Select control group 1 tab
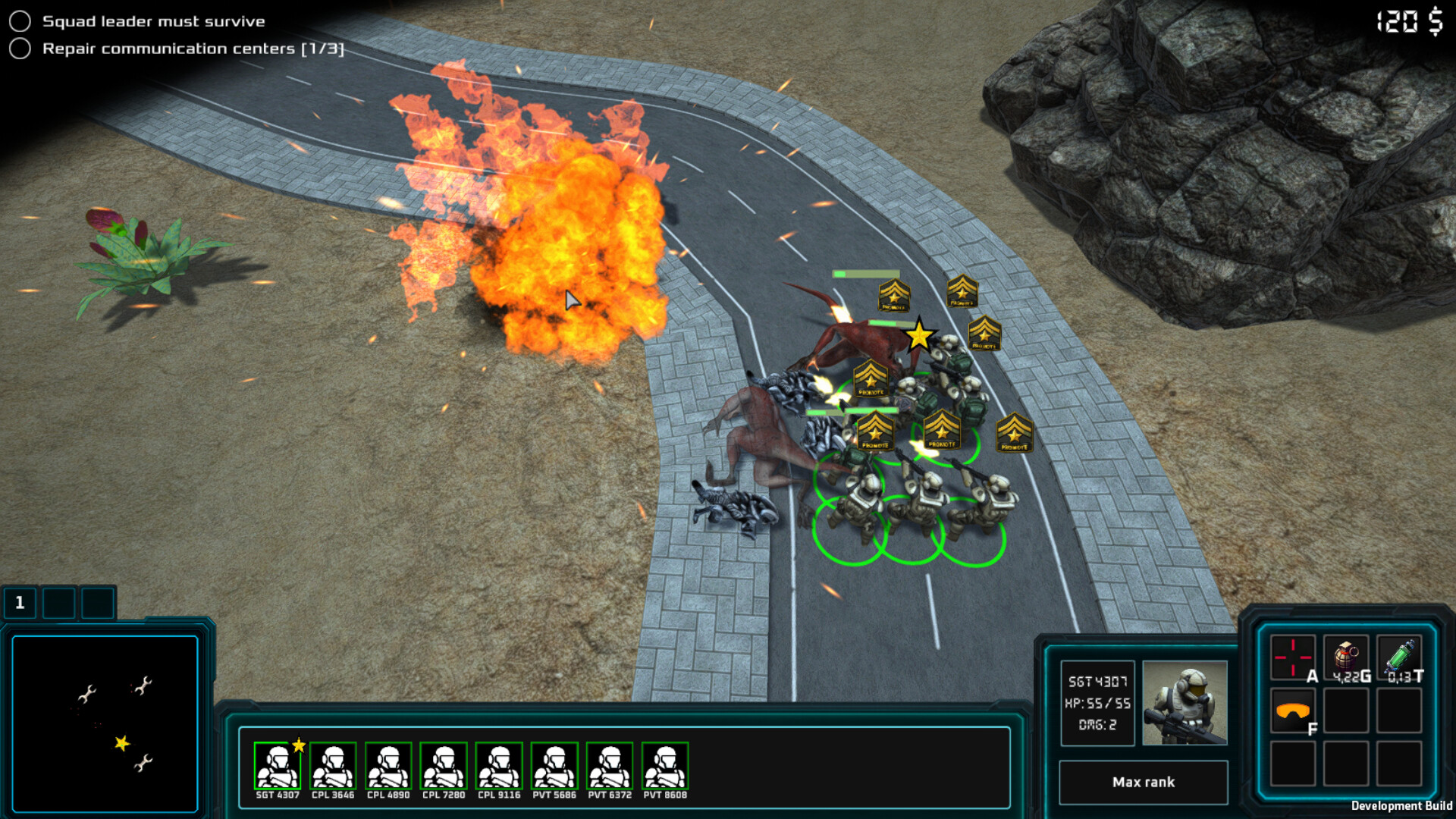This screenshot has height=819, width=1456. (x=20, y=603)
